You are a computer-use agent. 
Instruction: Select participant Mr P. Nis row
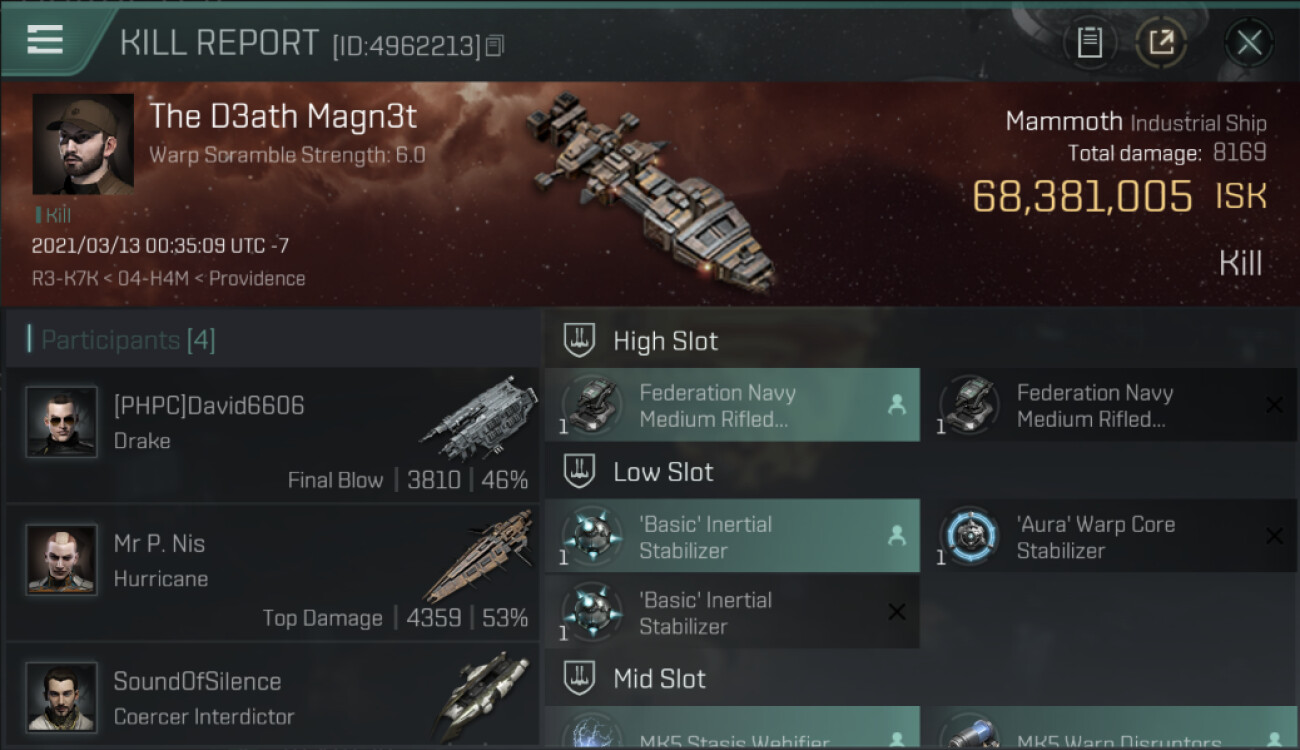point(272,573)
